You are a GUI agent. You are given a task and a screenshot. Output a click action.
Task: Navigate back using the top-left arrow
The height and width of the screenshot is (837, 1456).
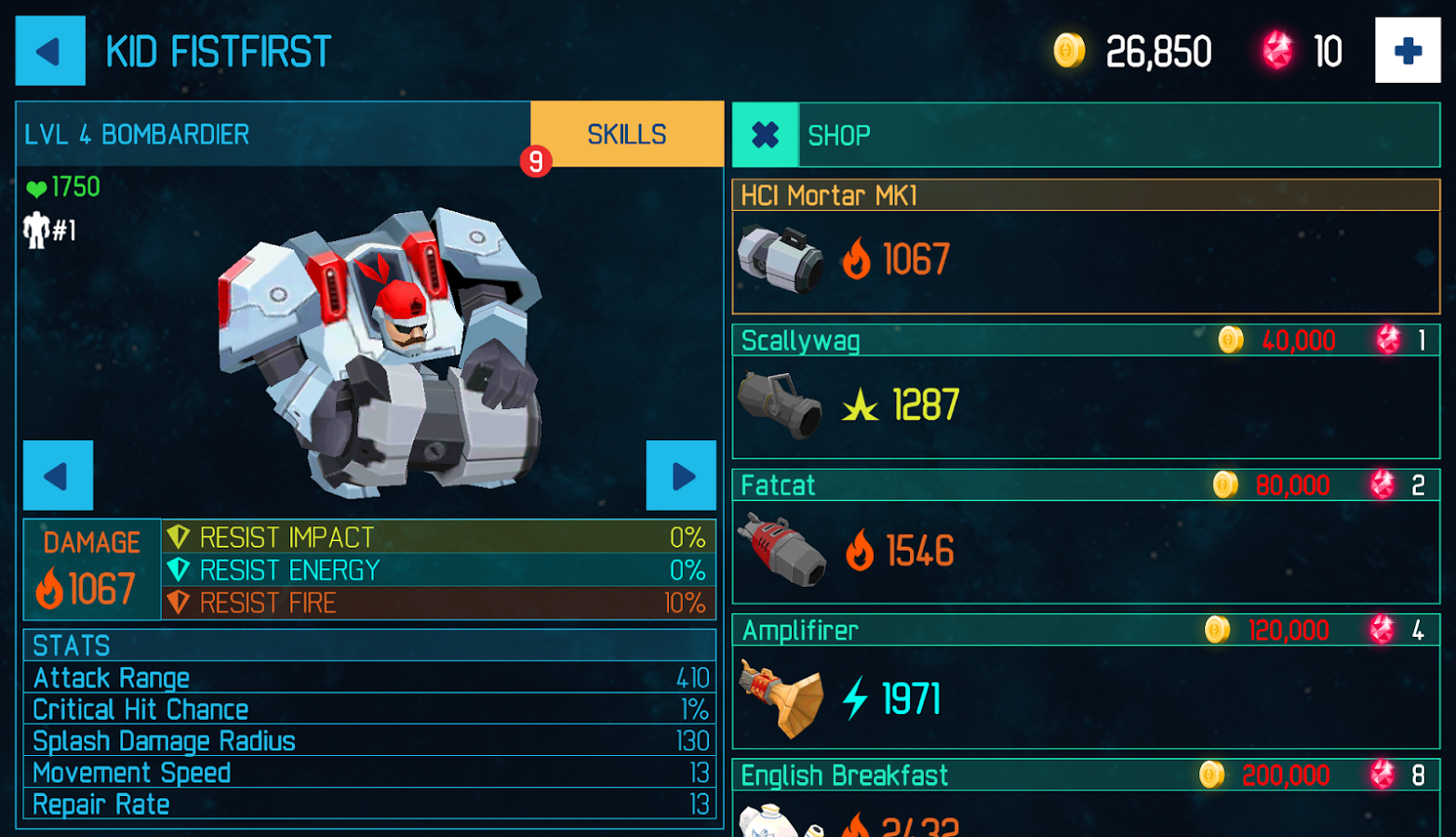click(x=50, y=50)
